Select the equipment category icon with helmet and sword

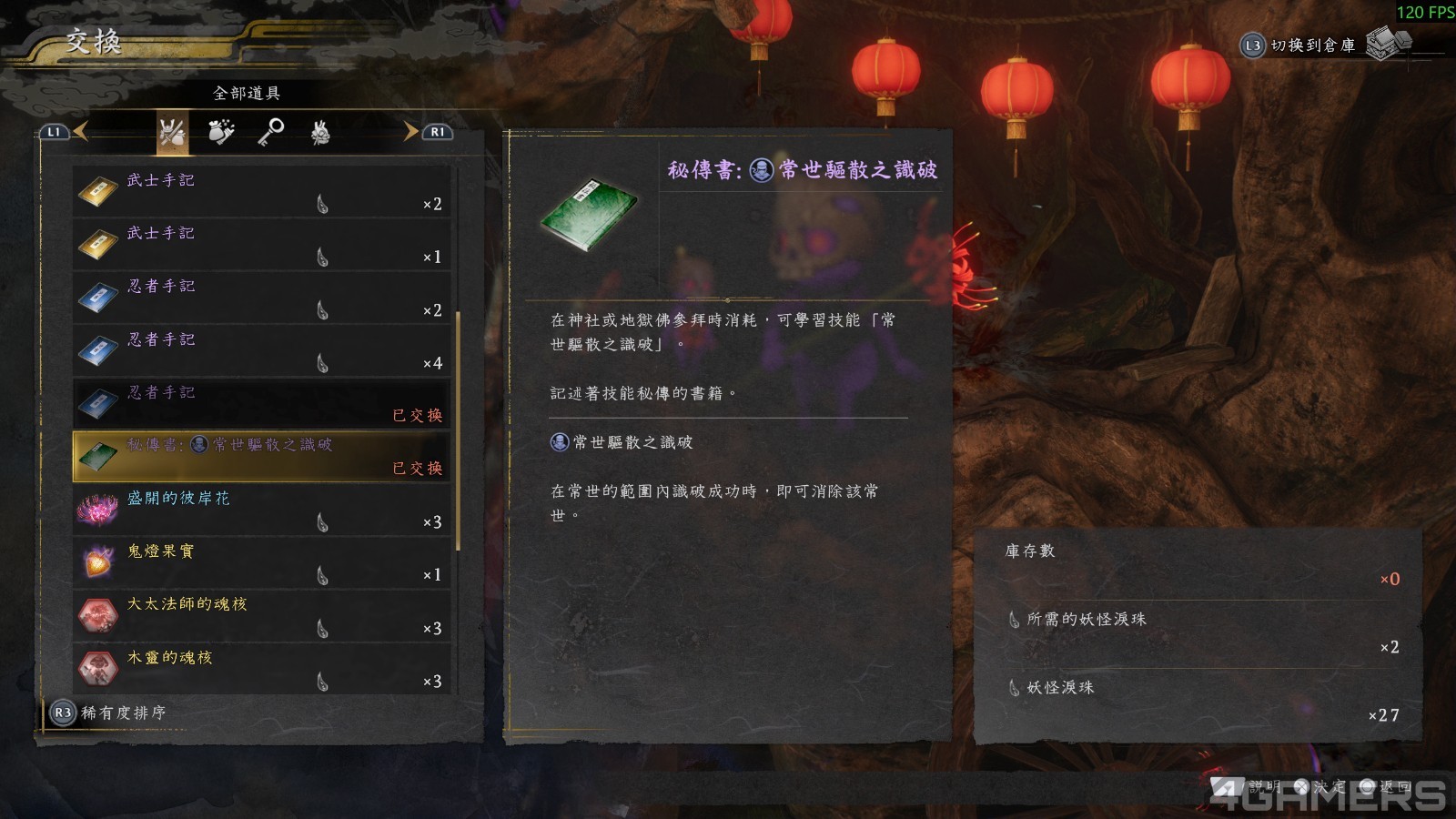(x=171, y=133)
